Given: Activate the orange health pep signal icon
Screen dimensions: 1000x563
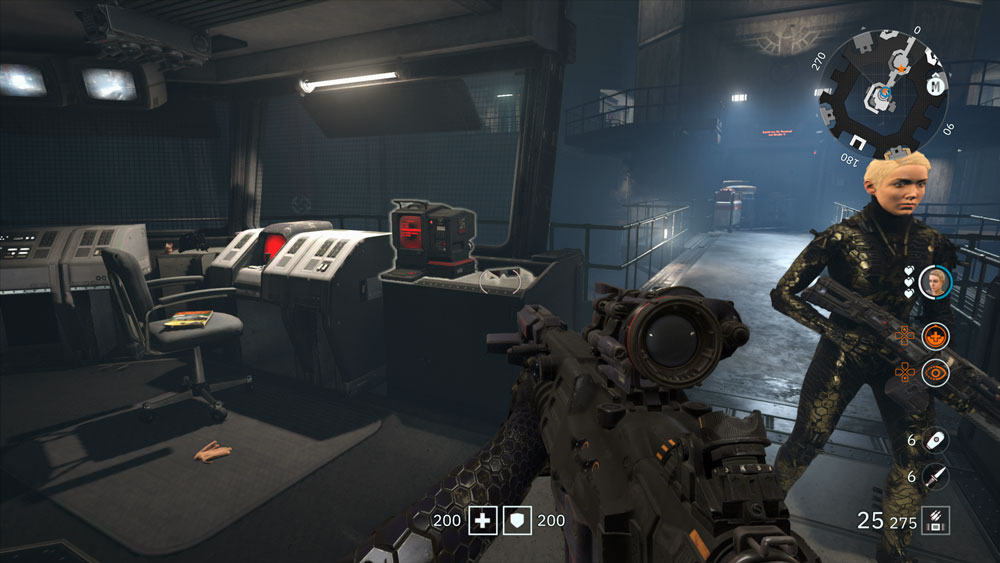Looking at the screenshot, I should point(936,336).
